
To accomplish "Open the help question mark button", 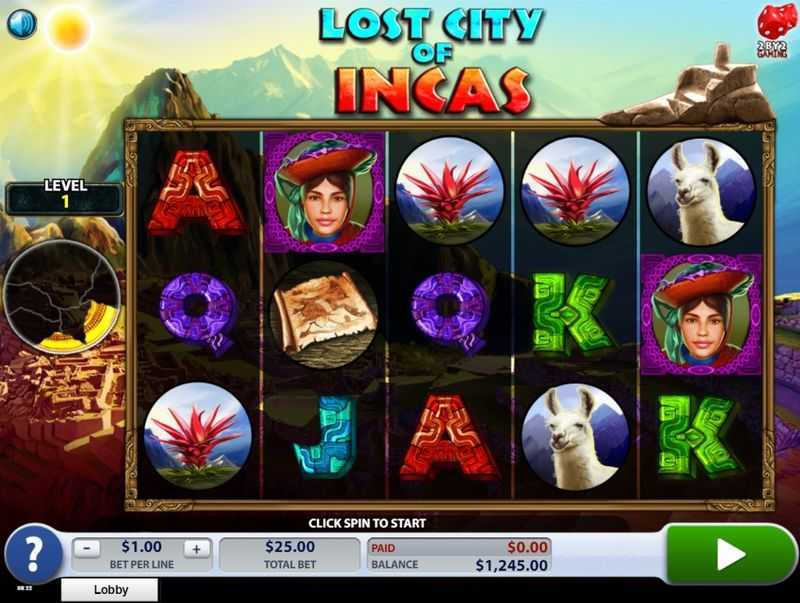I will click(x=31, y=554).
